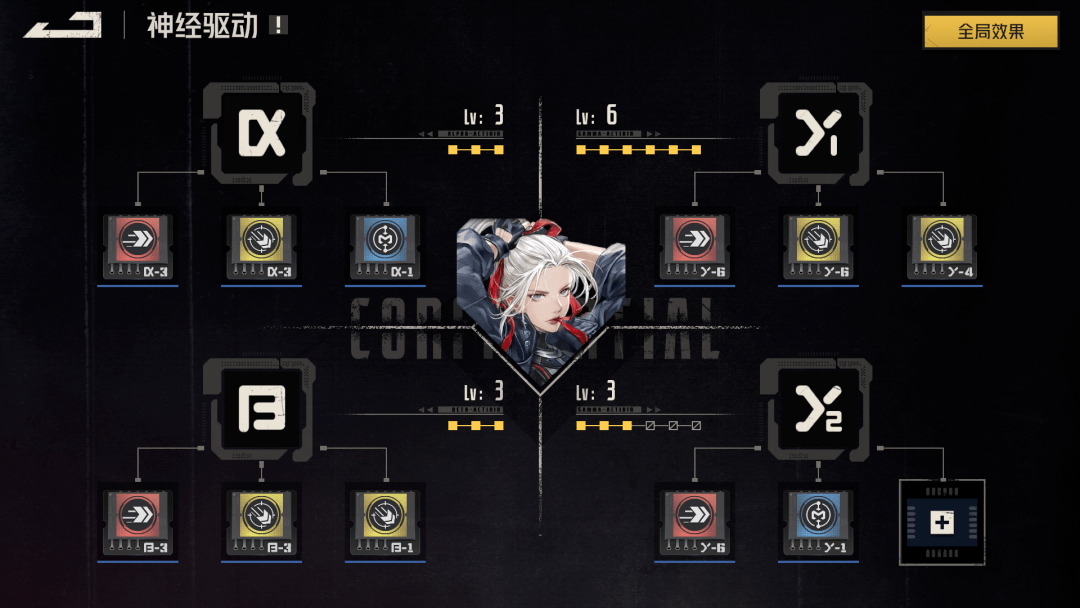
Task: Open the γ2 neural node
Action: (x=816, y=409)
